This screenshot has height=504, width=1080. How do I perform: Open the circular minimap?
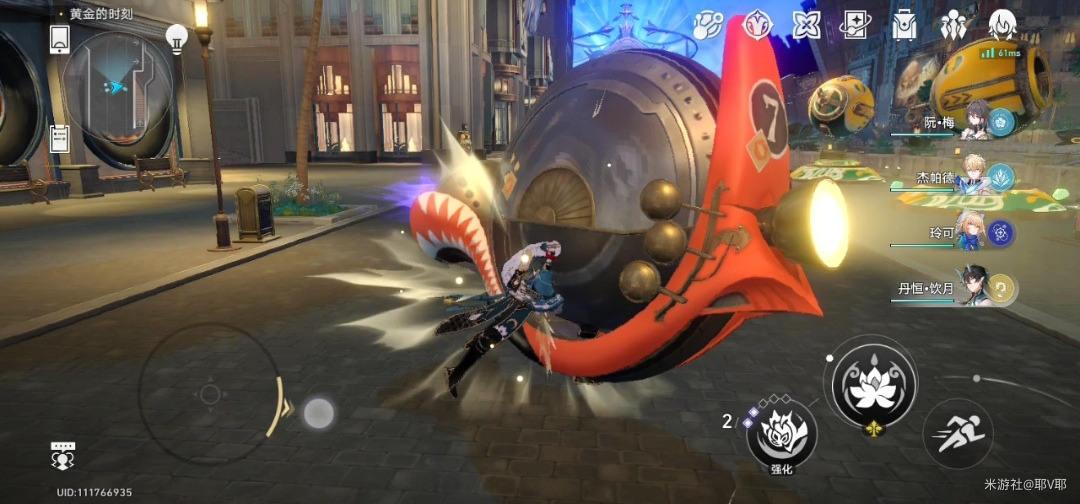coord(118,86)
